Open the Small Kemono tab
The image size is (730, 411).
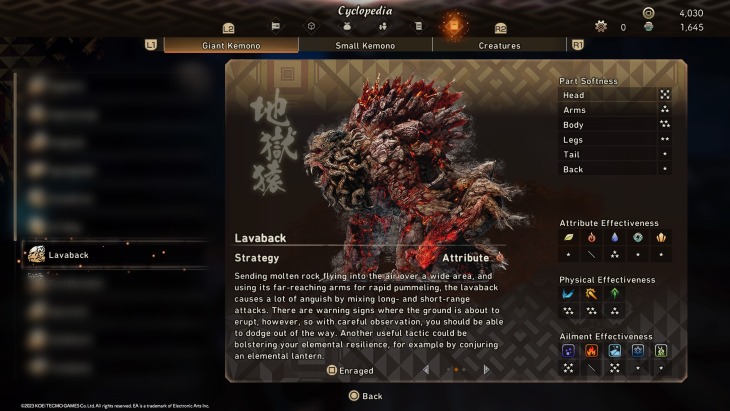click(x=365, y=45)
